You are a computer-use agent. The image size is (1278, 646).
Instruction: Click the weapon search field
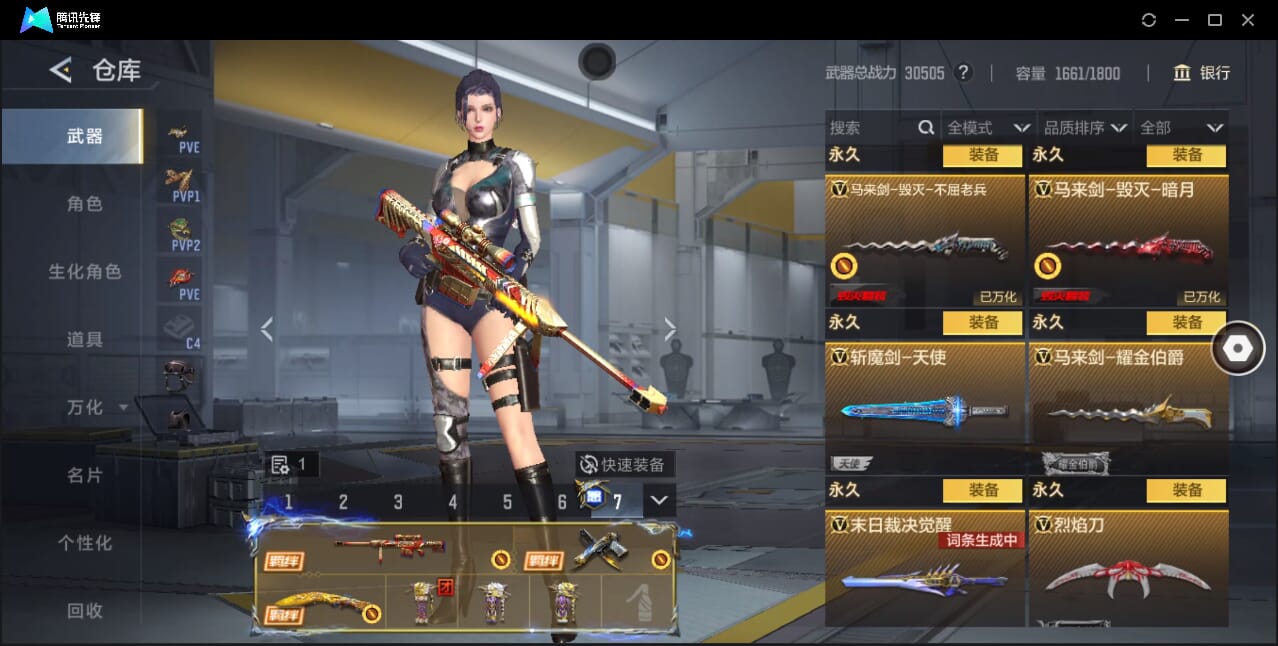[x=872, y=128]
